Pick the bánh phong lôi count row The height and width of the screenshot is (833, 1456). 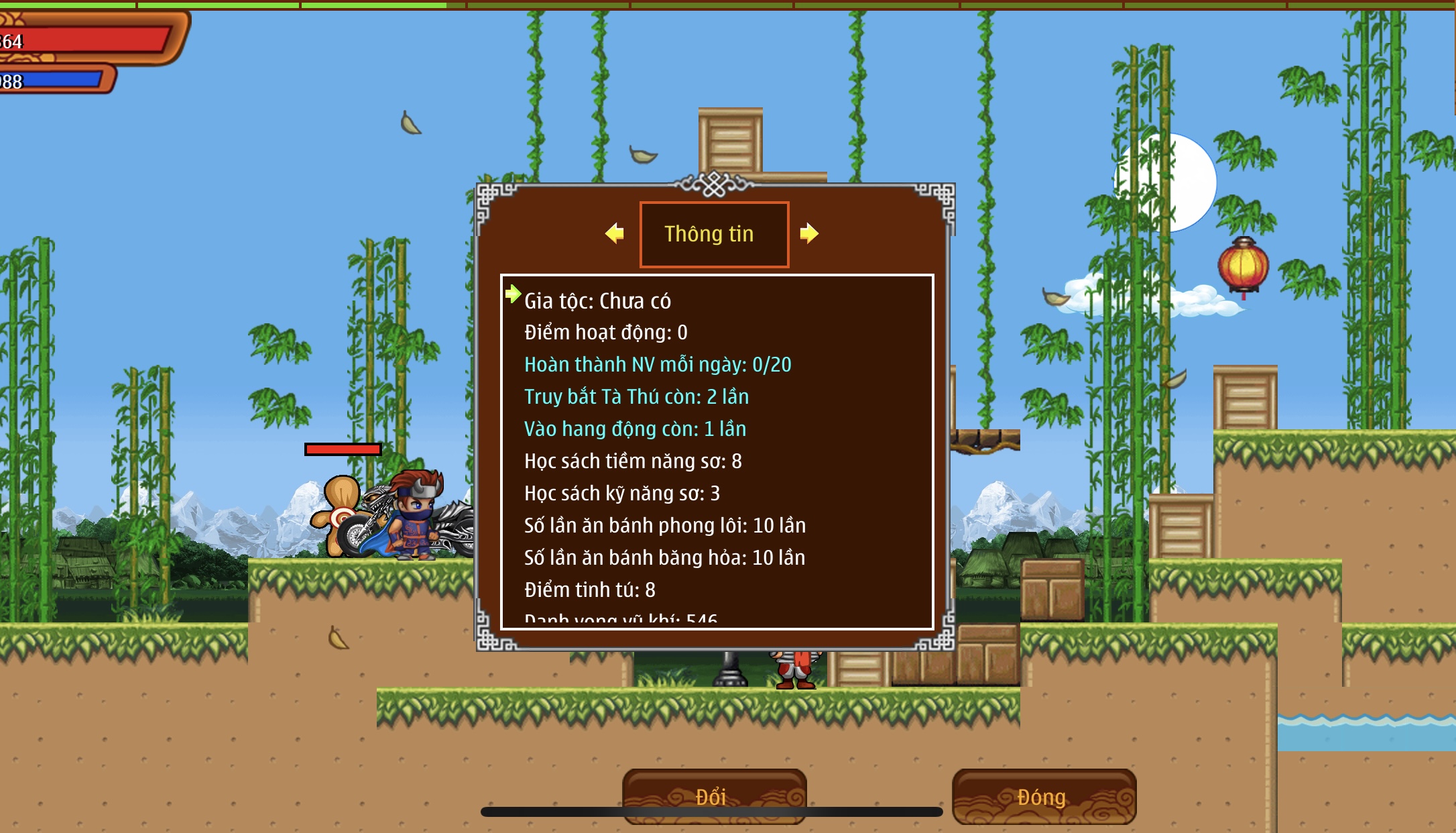[x=664, y=526]
